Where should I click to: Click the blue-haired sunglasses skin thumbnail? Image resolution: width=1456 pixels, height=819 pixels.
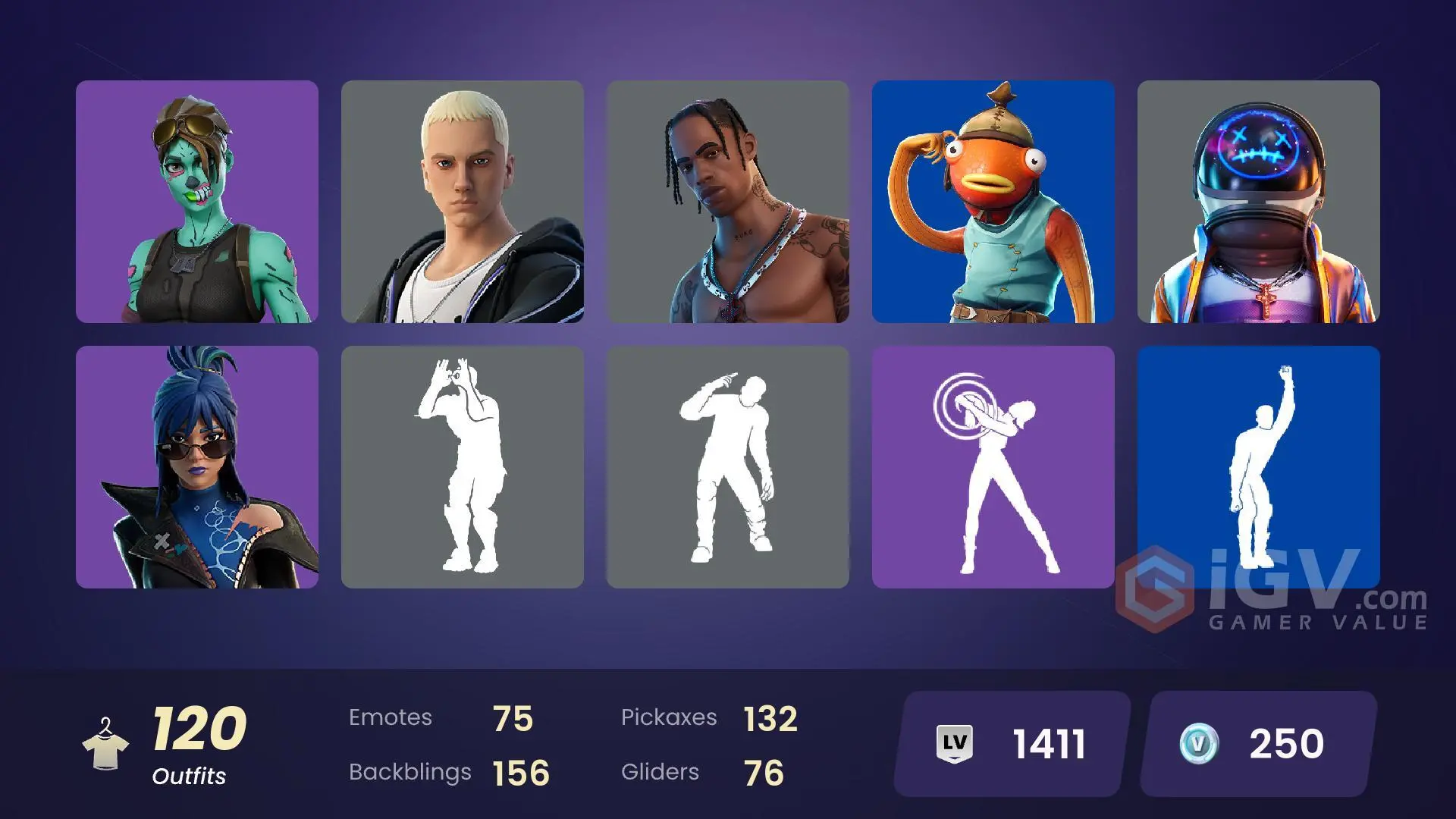[196, 466]
